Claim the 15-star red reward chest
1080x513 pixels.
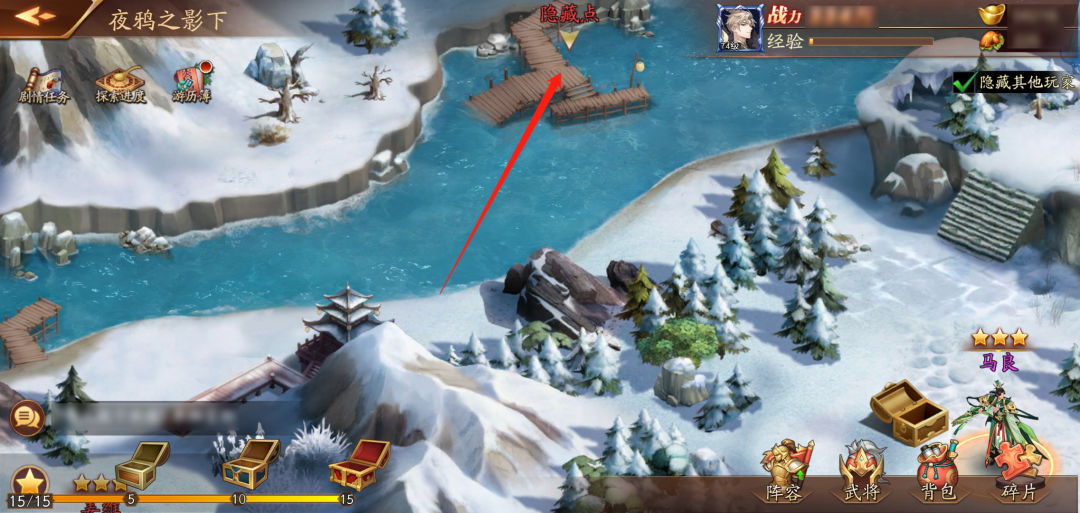coord(358,464)
